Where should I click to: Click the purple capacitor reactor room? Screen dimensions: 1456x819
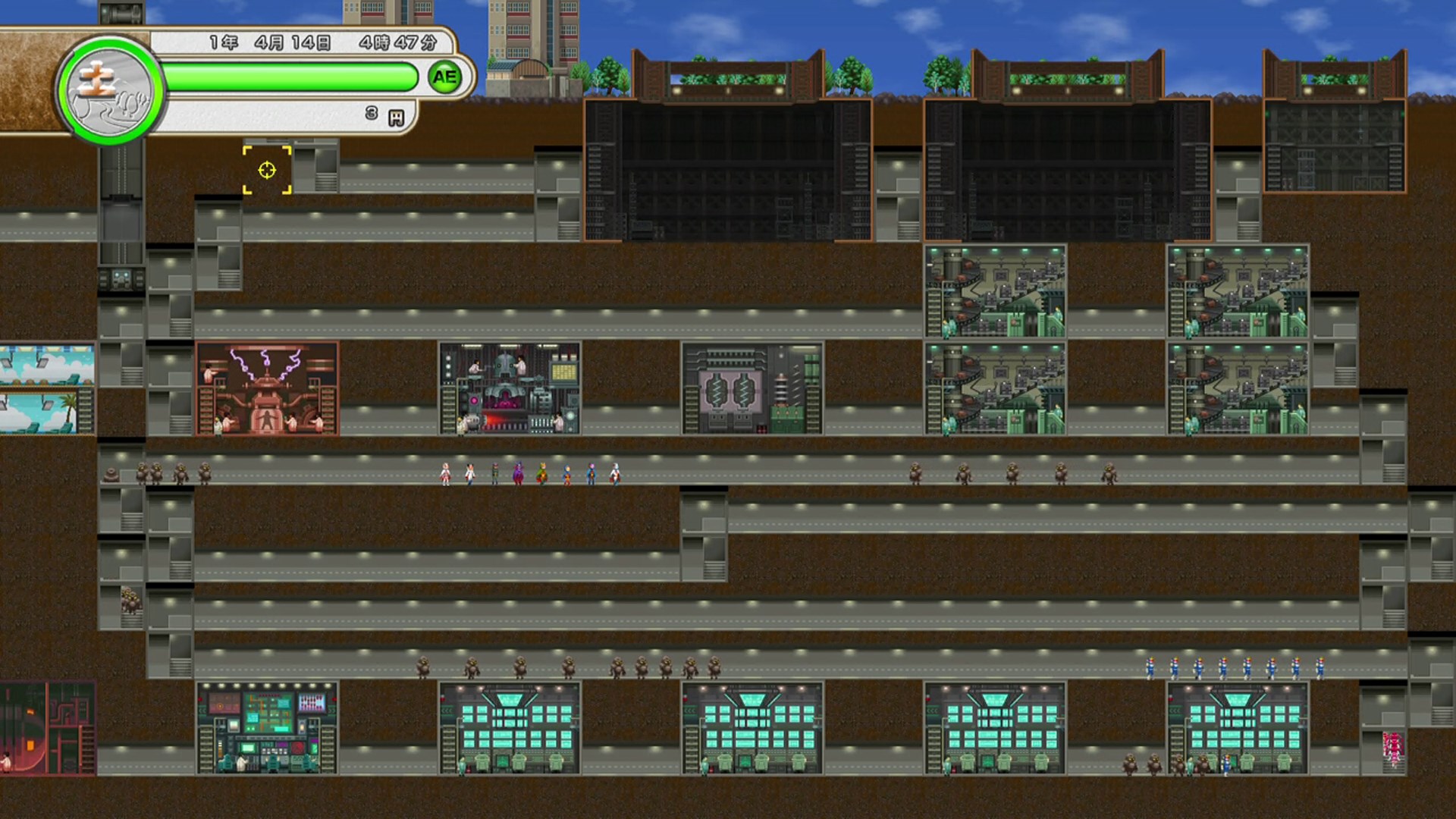[x=739, y=387]
